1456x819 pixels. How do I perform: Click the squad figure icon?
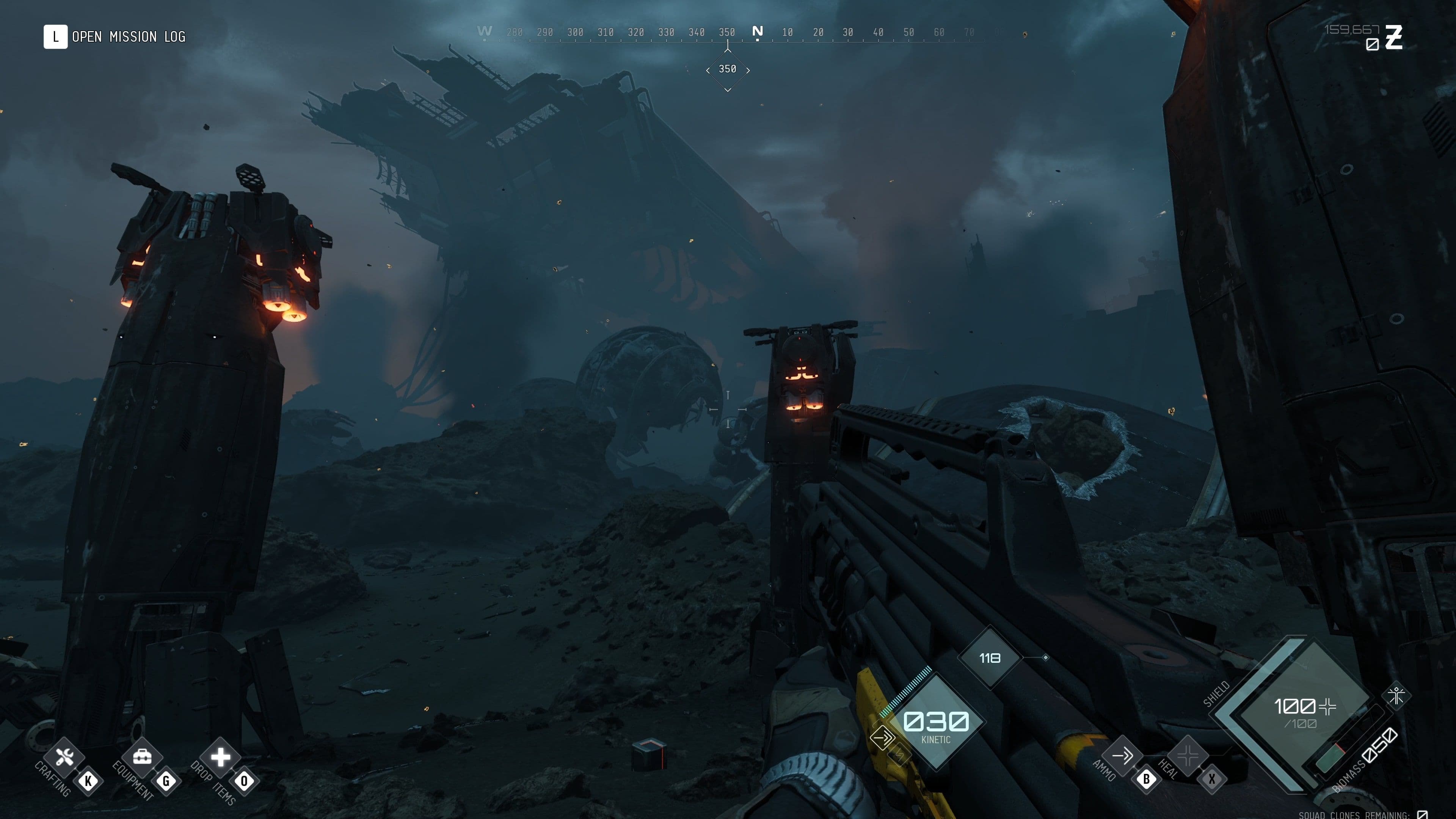[x=1396, y=695]
